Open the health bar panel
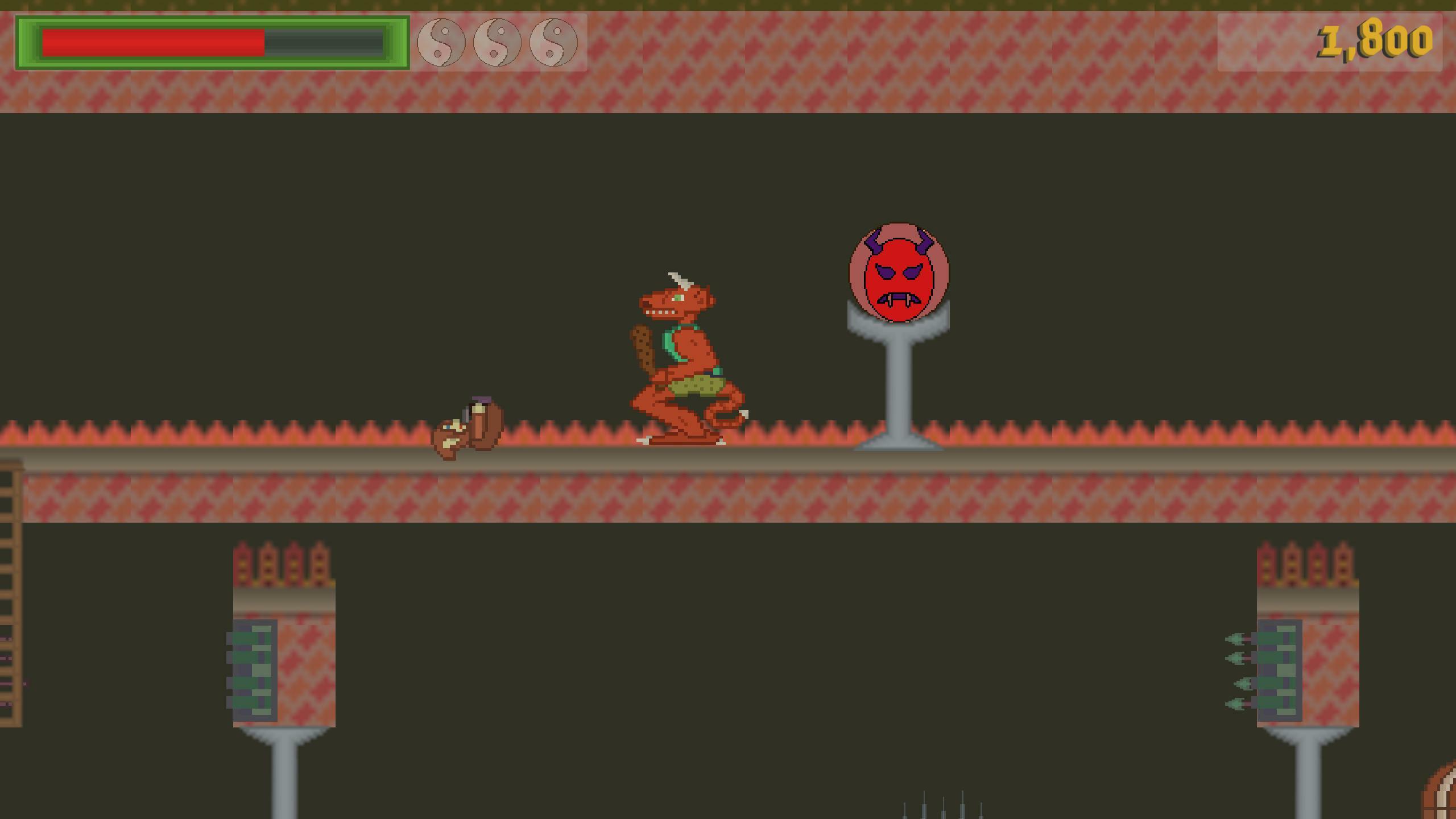This screenshot has width=1456, height=819. coord(210,43)
